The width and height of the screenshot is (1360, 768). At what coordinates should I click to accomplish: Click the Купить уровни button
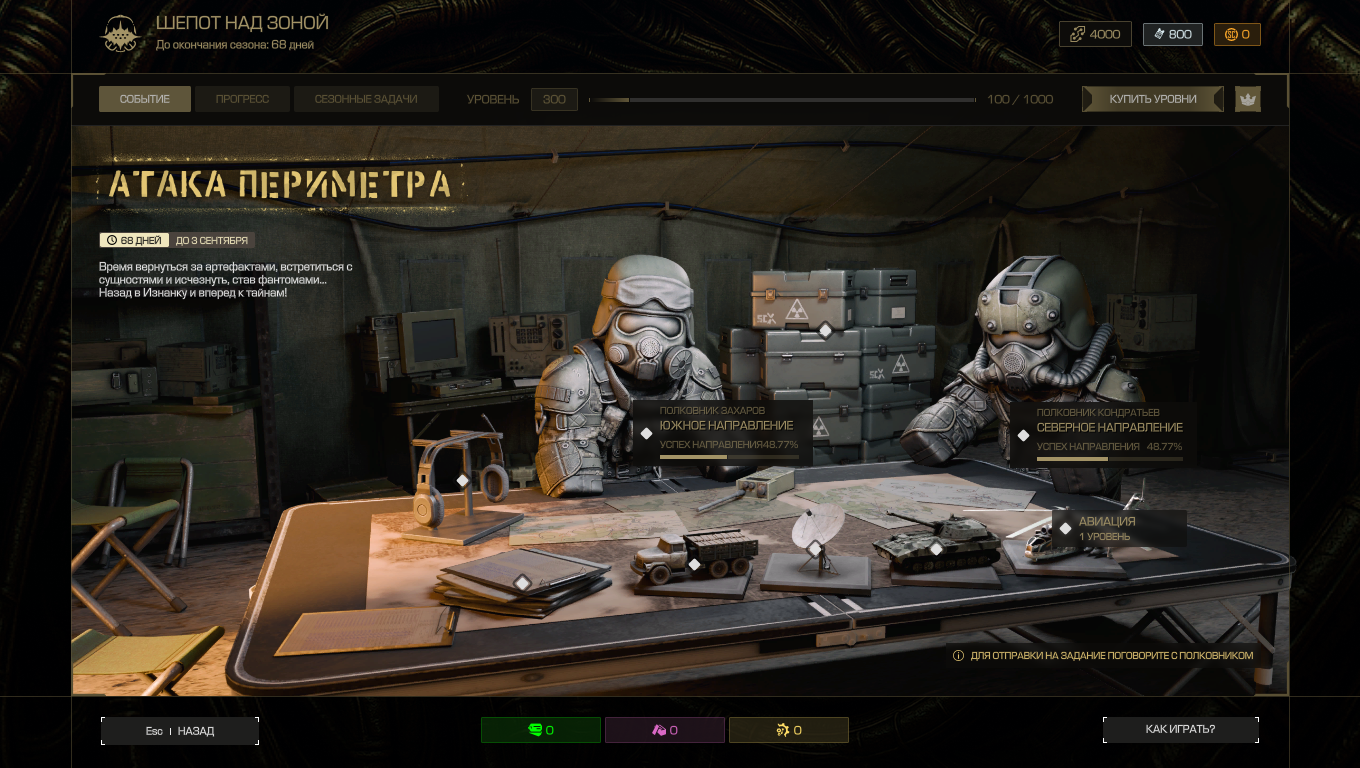(x=1152, y=99)
